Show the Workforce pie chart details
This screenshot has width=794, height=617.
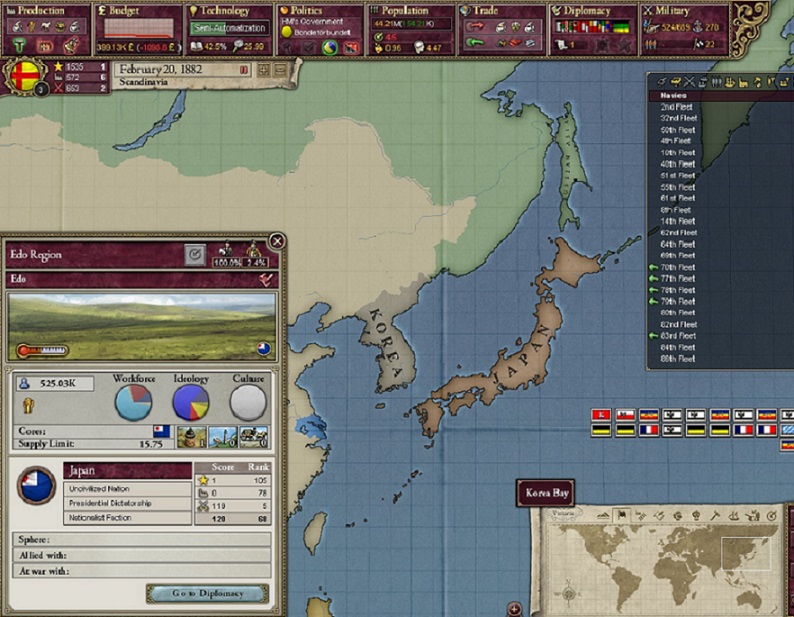(133, 400)
